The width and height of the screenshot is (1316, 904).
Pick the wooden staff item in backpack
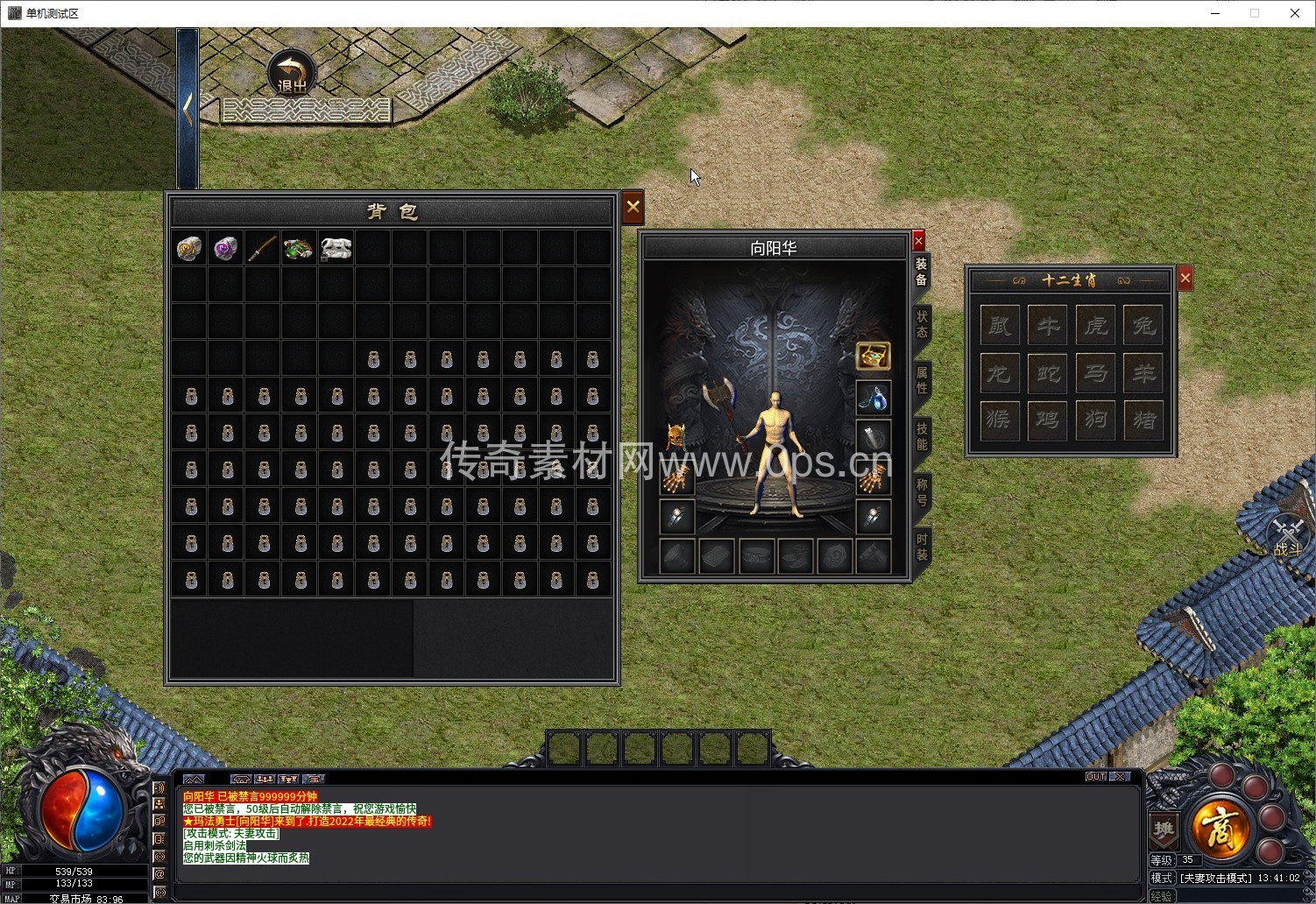coord(262,249)
